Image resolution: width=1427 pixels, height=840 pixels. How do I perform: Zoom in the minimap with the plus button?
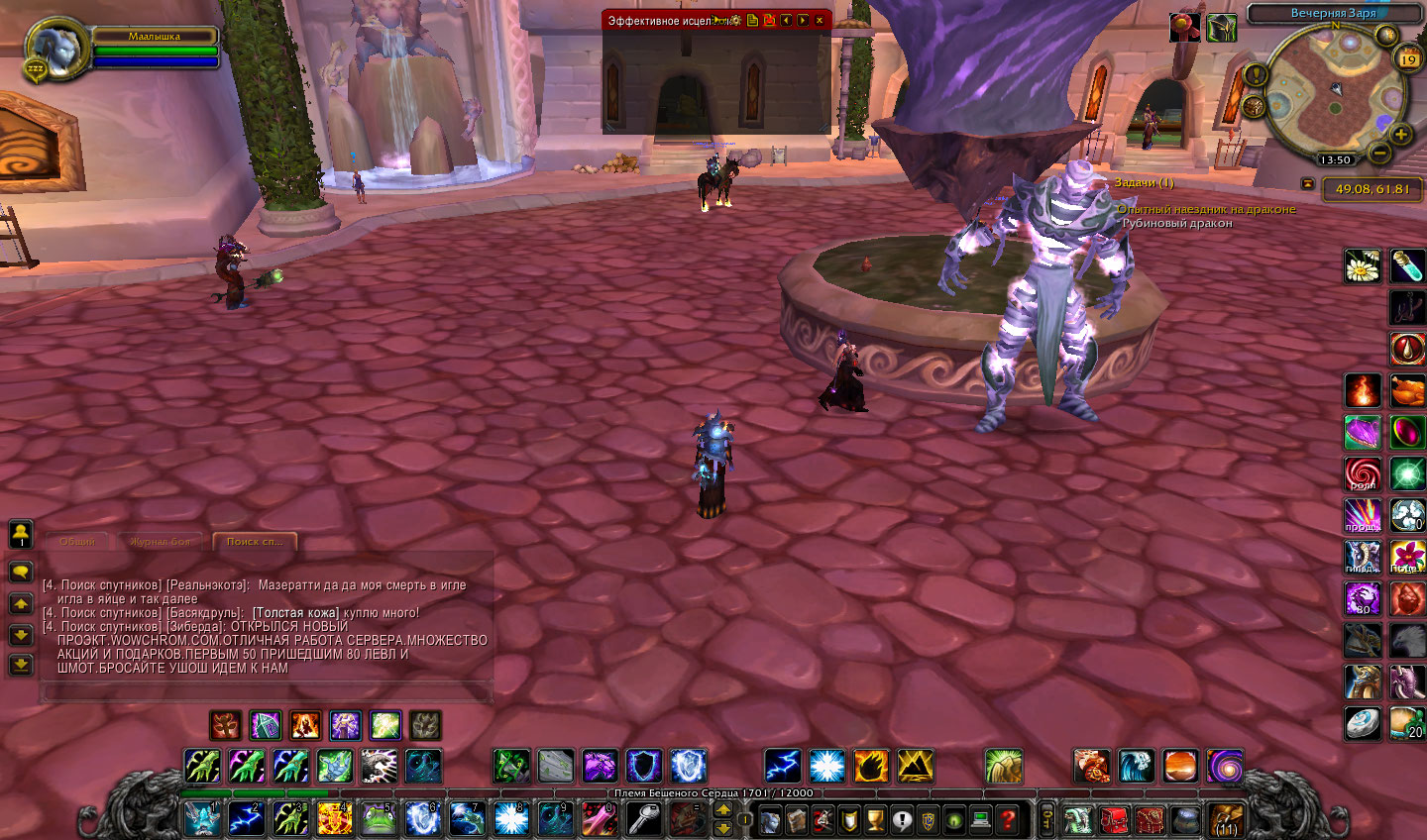coord(1400,135)
